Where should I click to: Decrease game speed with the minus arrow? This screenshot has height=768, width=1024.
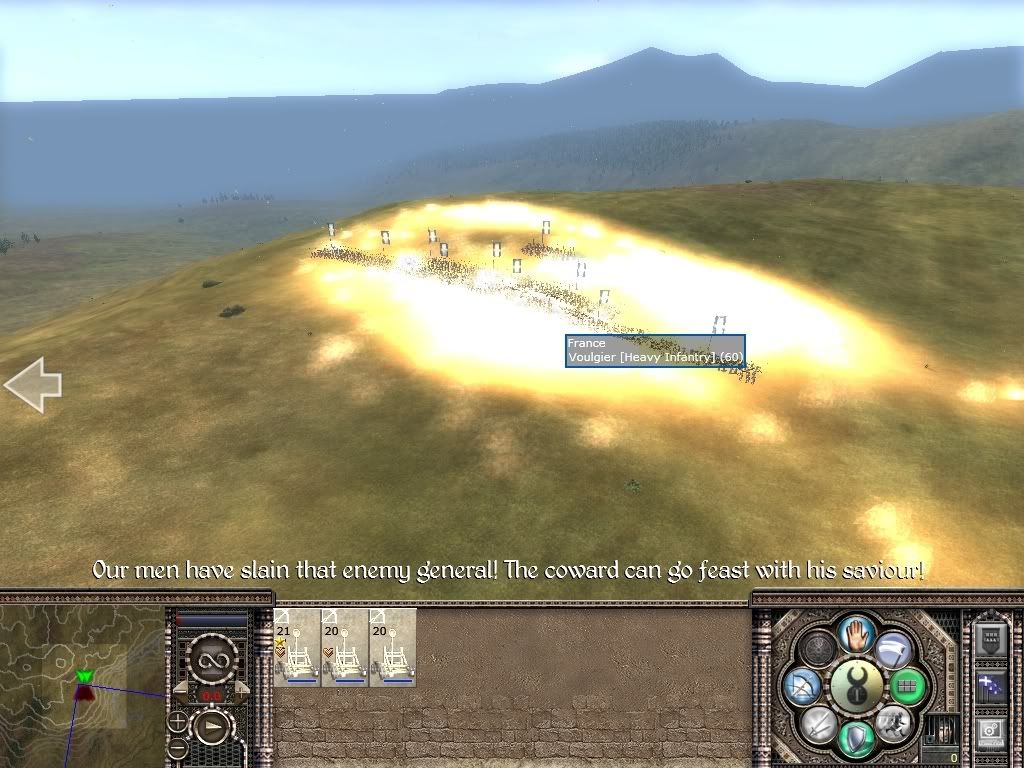point(182,688)
